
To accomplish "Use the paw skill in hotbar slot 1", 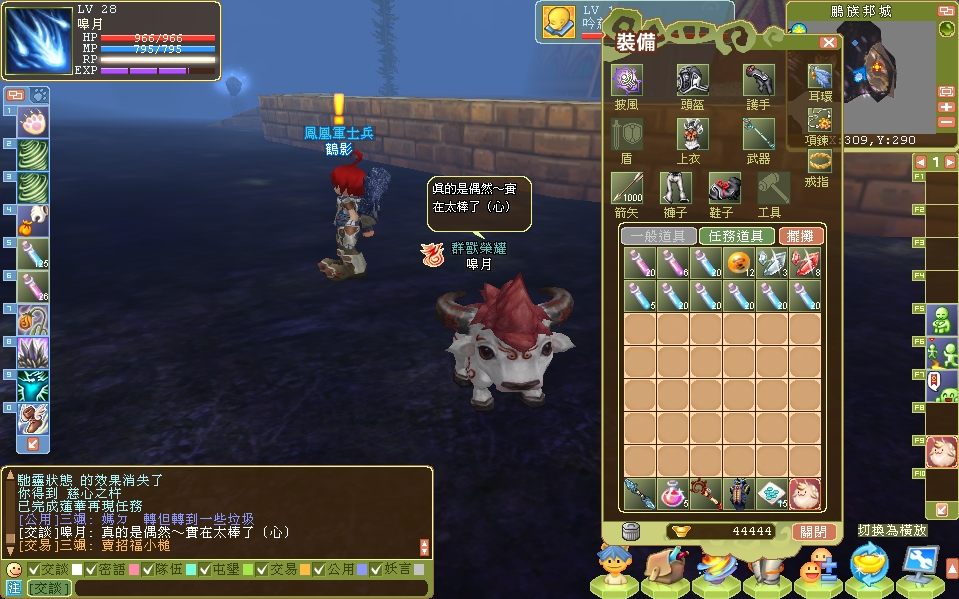I will 33,124.
